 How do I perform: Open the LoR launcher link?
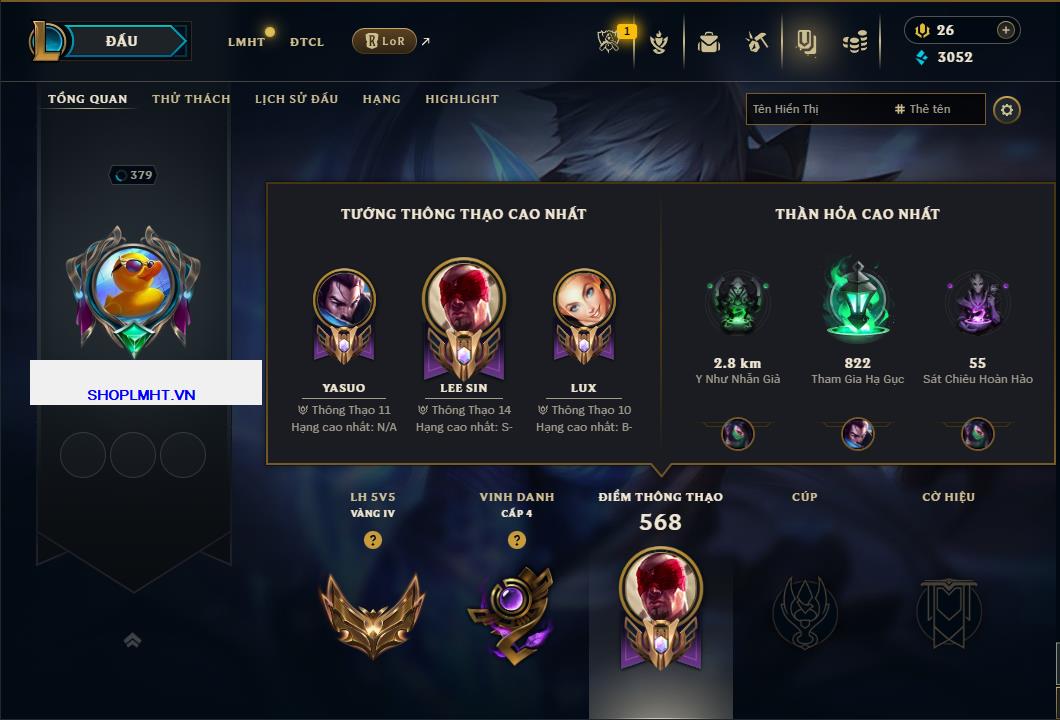[385, 41]
